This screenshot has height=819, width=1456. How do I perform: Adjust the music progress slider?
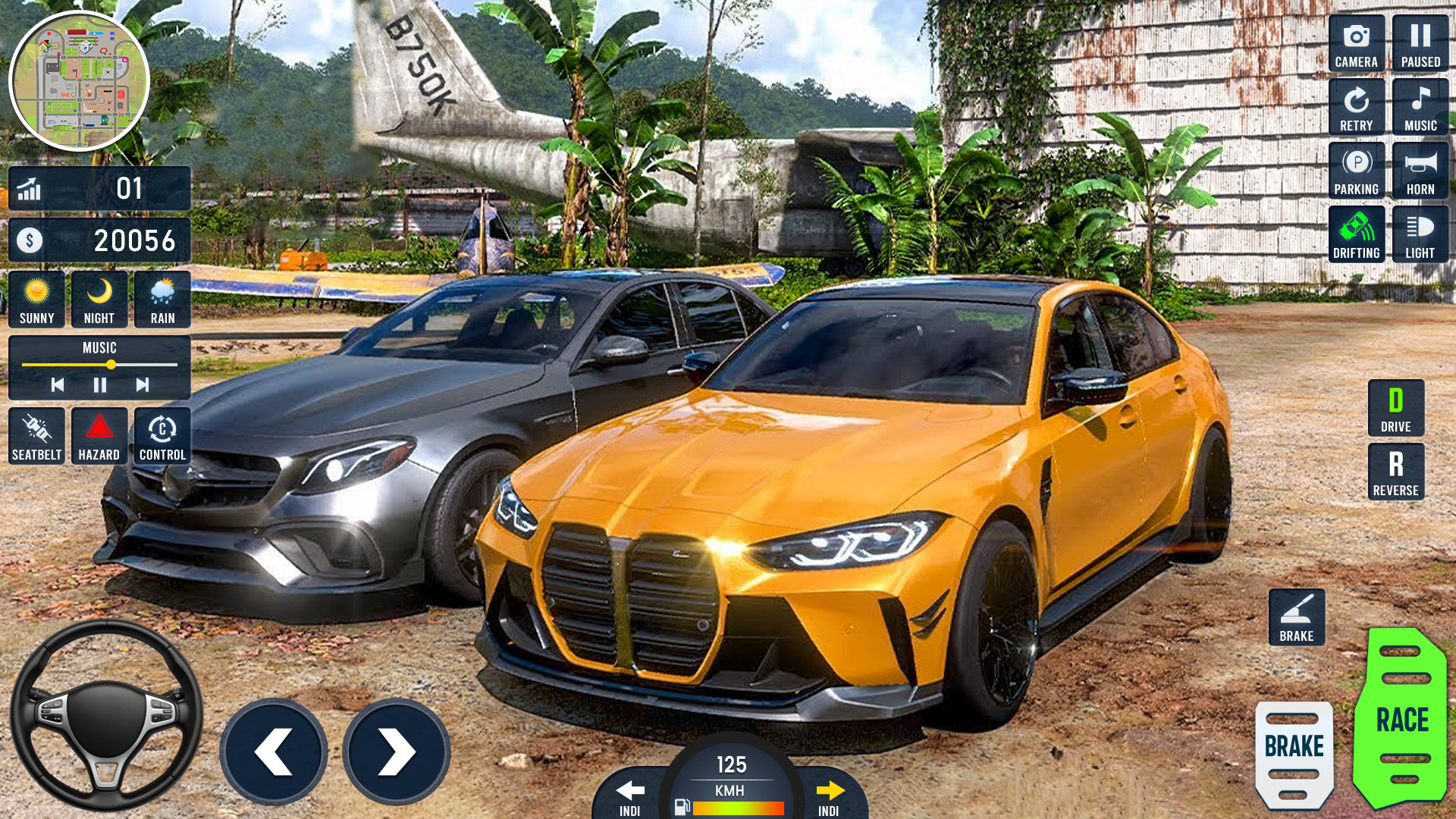tap(111, 364)
